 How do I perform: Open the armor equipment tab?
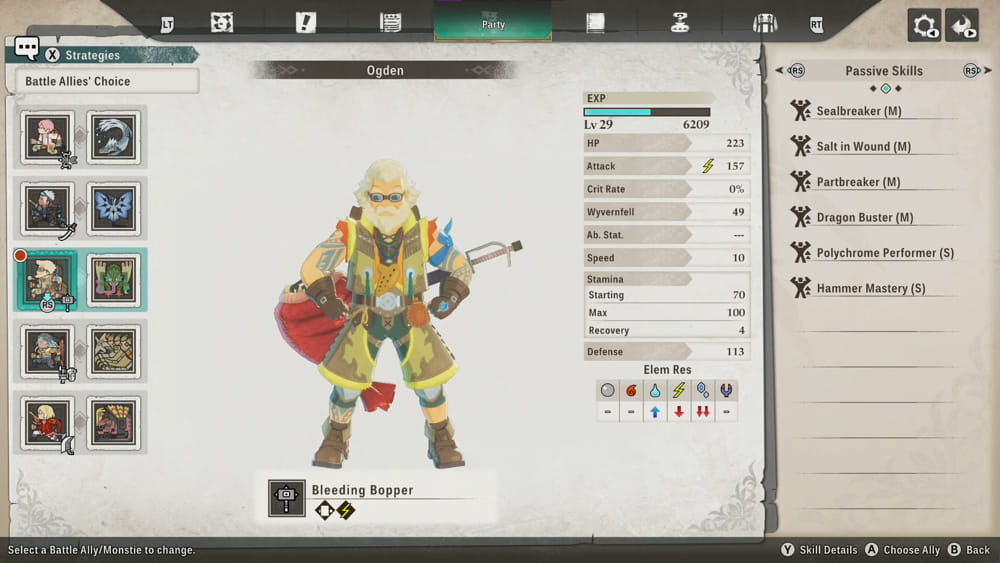click(x=765, y=23)
